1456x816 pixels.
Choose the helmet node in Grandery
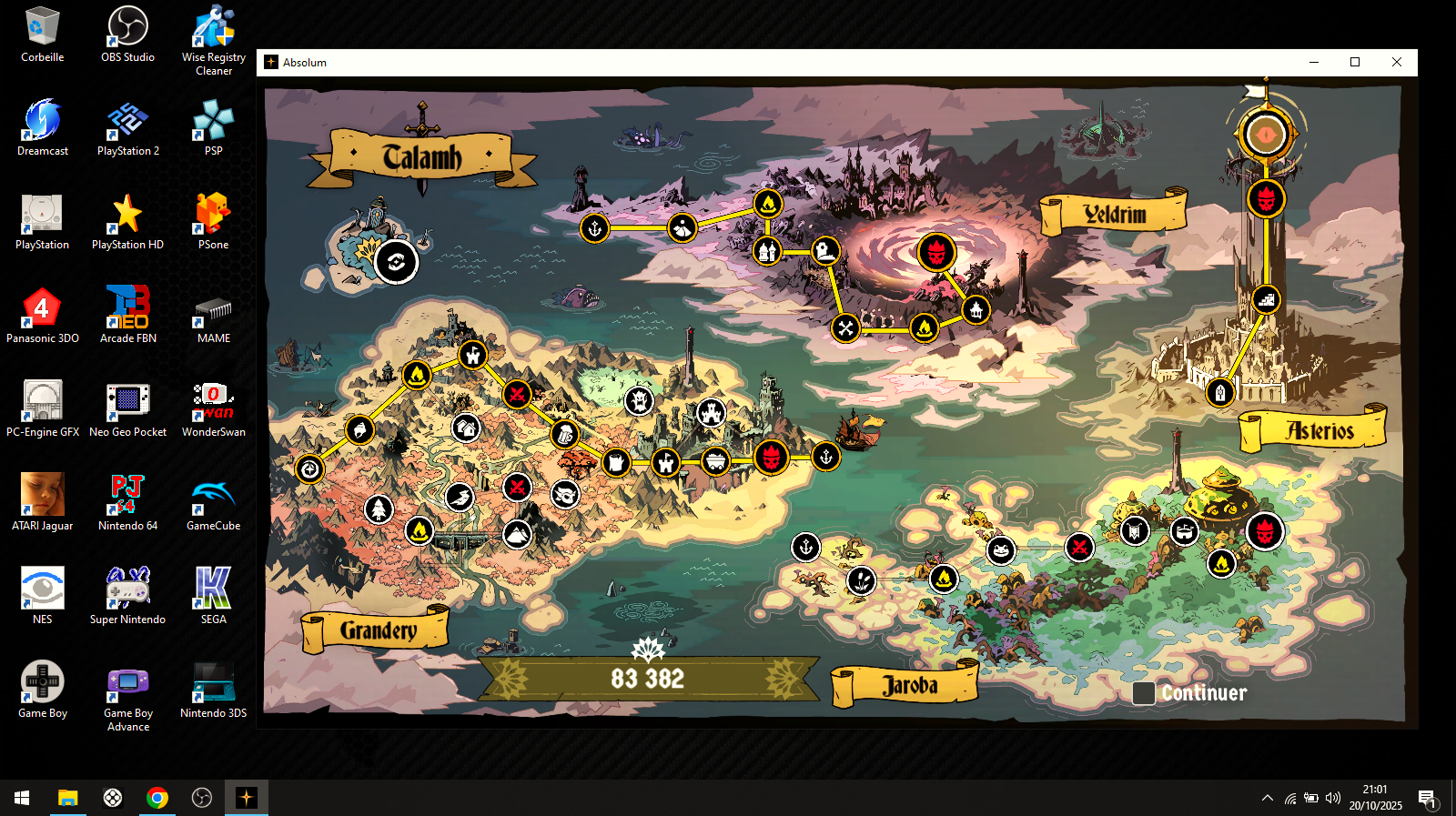[x=359, y=428]
